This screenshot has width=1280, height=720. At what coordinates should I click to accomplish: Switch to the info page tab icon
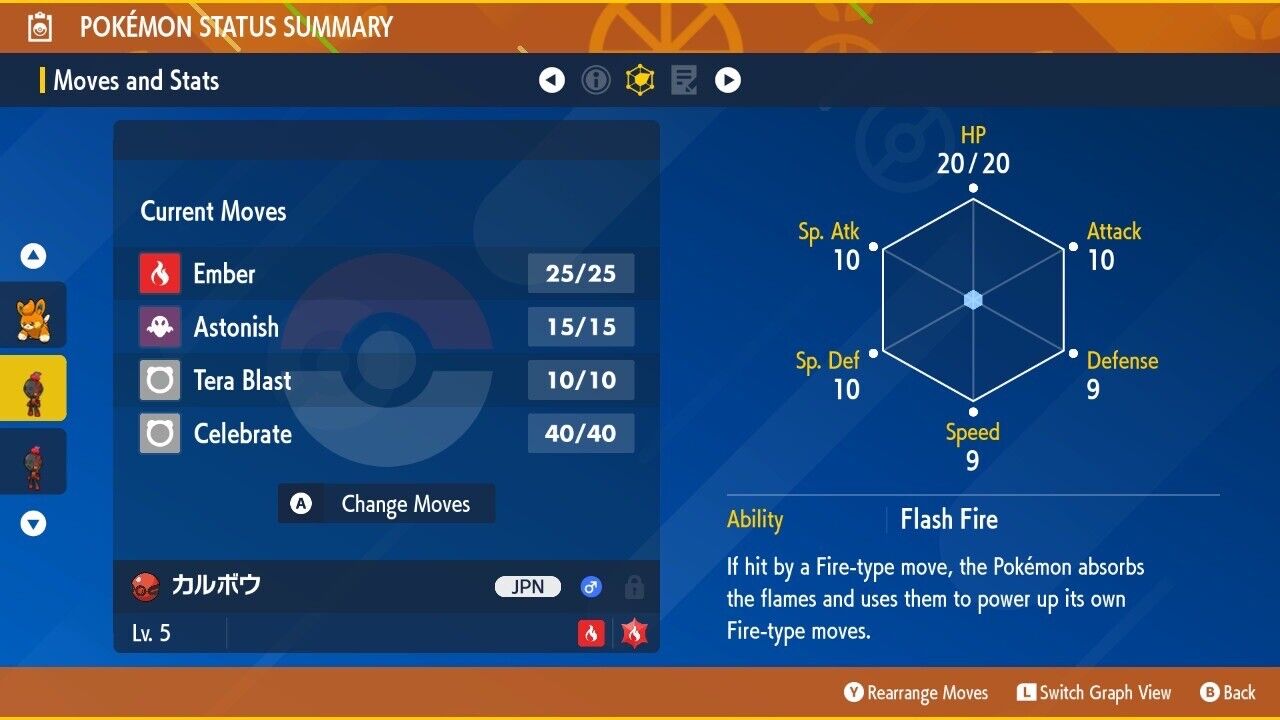[596, 81]
